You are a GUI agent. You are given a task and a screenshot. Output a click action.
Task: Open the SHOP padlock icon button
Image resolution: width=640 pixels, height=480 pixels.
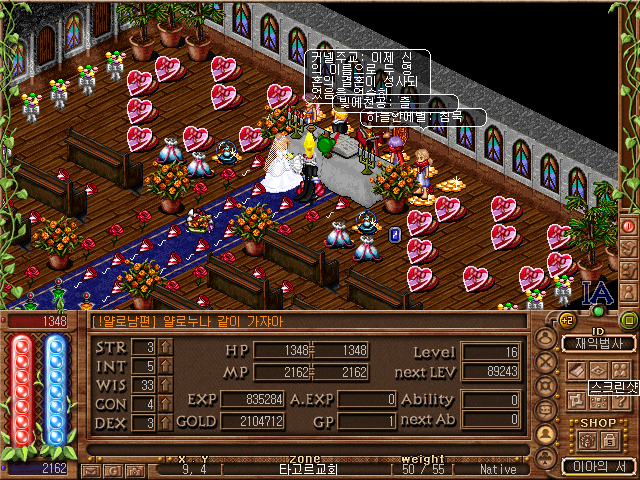point(606,440)
